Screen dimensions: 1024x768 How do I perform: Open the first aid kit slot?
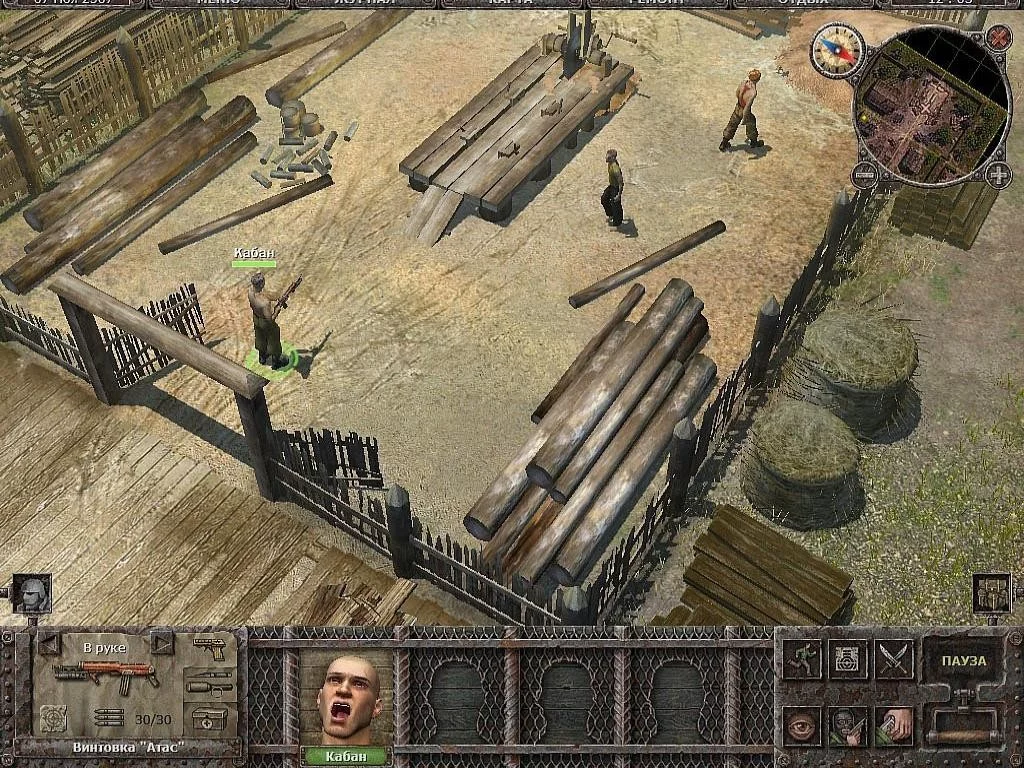pos(210,719)
